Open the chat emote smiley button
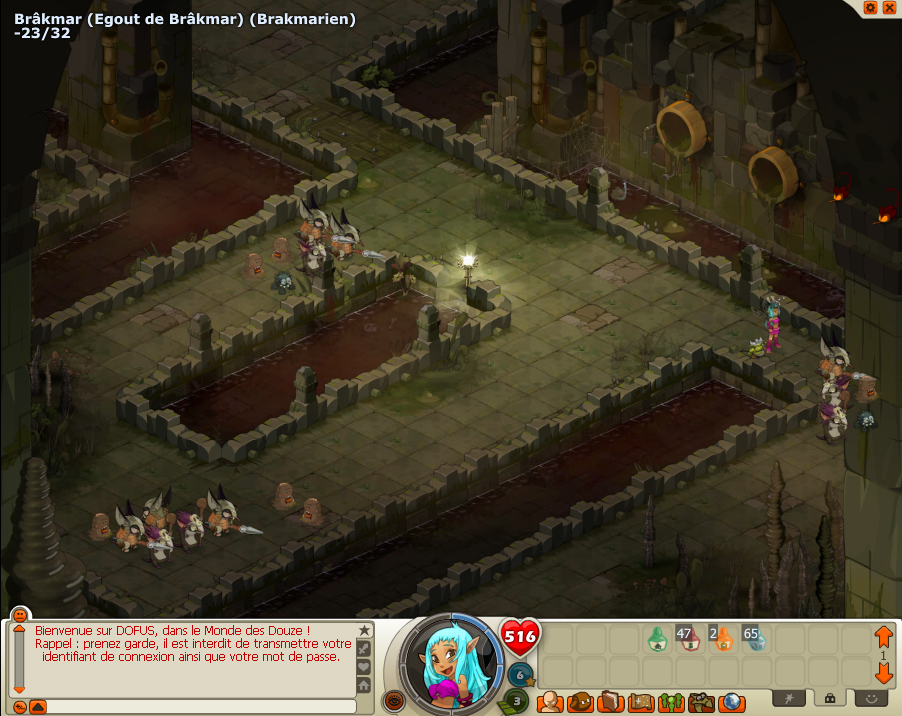Image resolution: width=902 pixels, height=716 pixels. pos(19,614)
